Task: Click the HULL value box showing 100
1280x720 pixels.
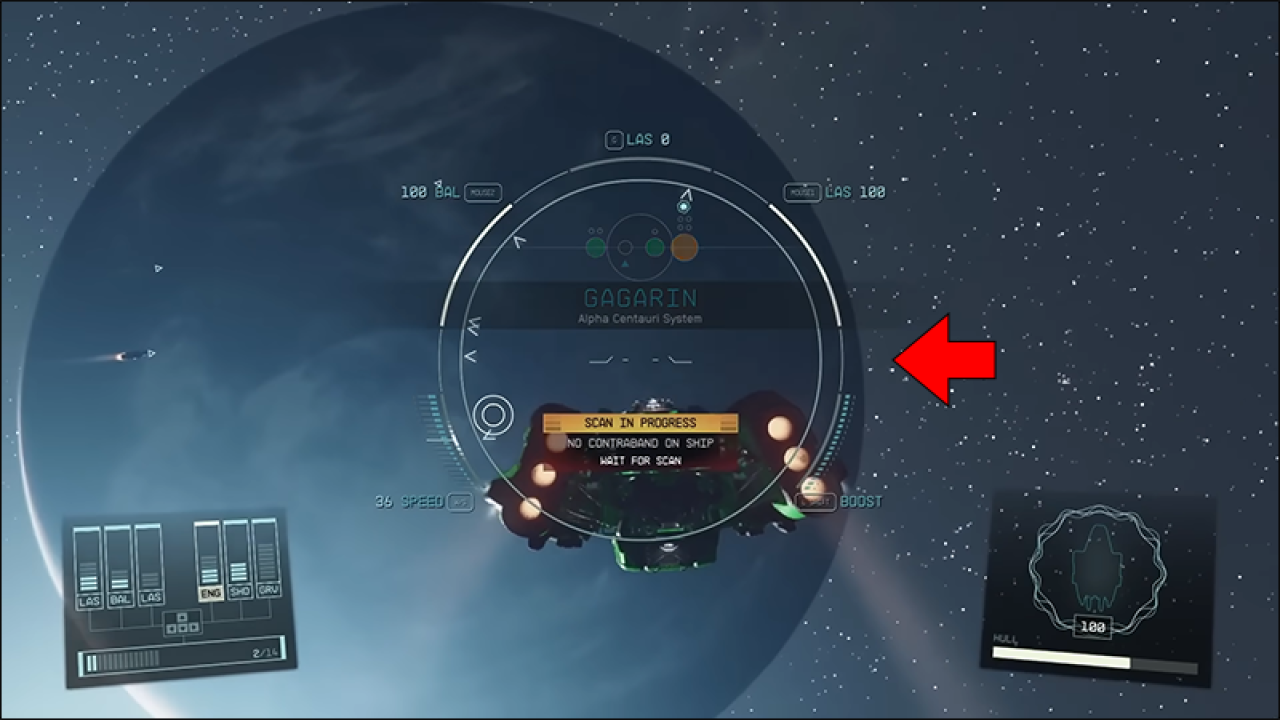Action: coord(1094,628)
